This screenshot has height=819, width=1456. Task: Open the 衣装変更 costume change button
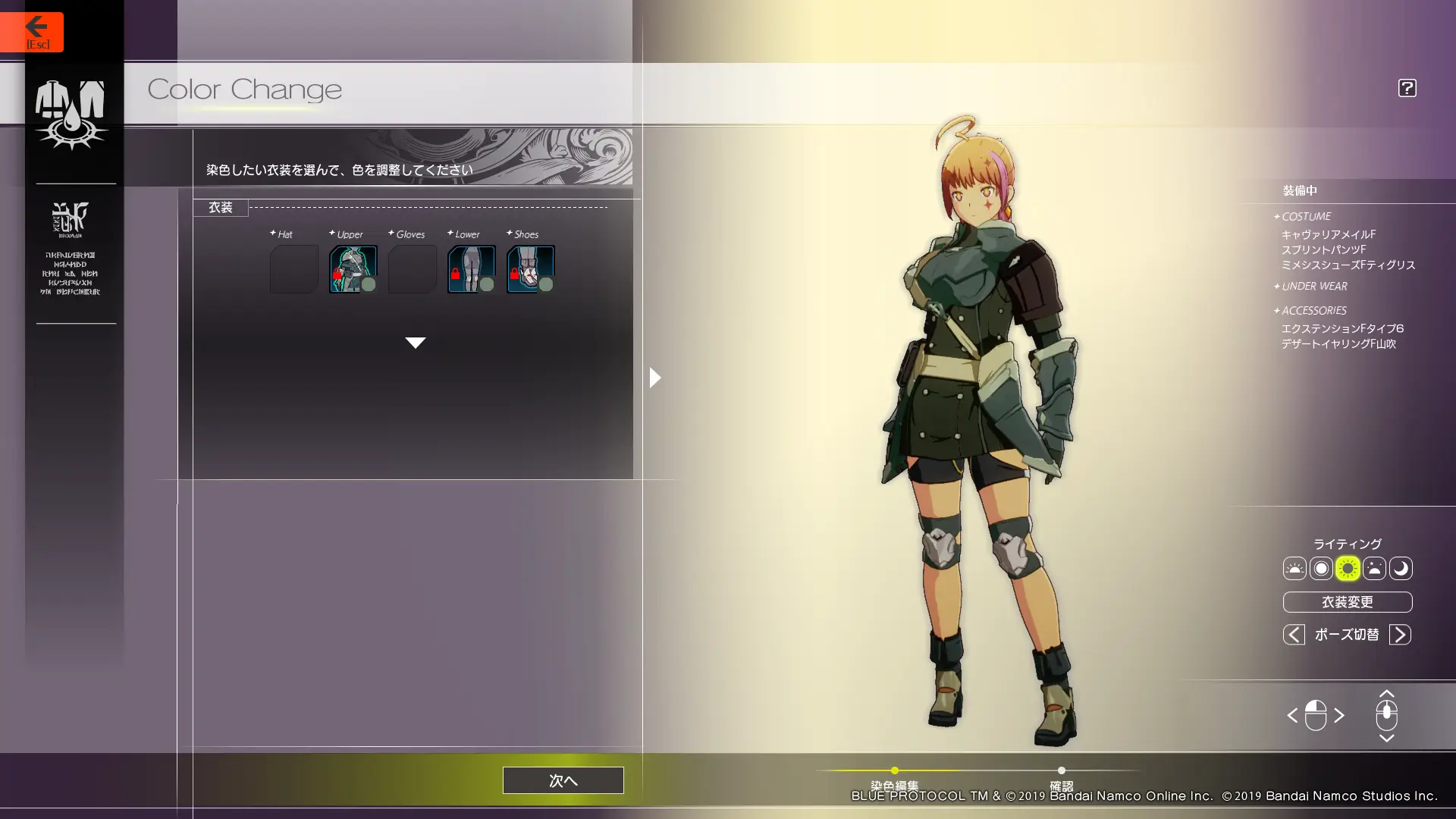pyautogui.click(x=1347, y=602)
